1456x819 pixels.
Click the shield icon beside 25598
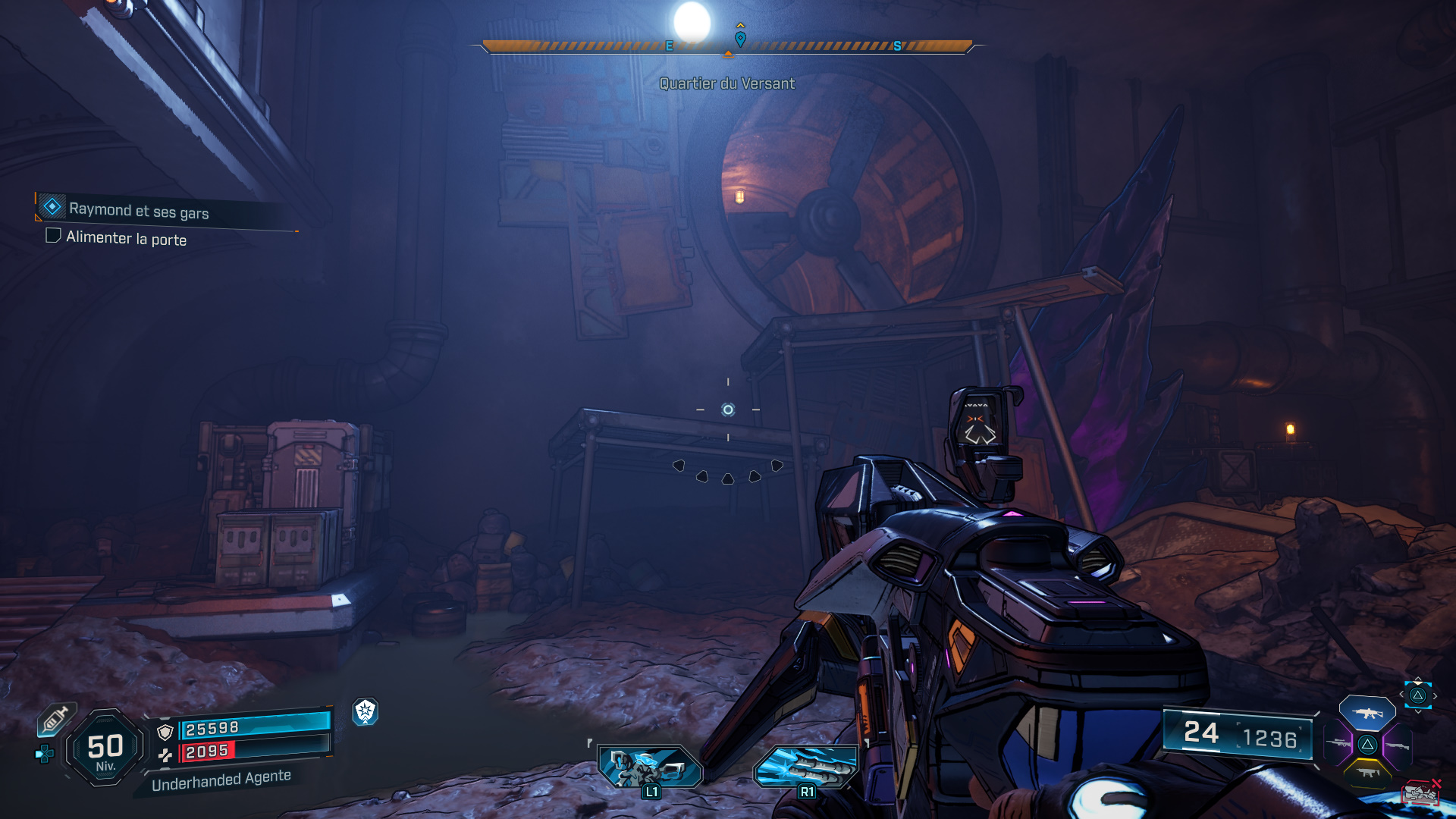(x=165, y=731)
